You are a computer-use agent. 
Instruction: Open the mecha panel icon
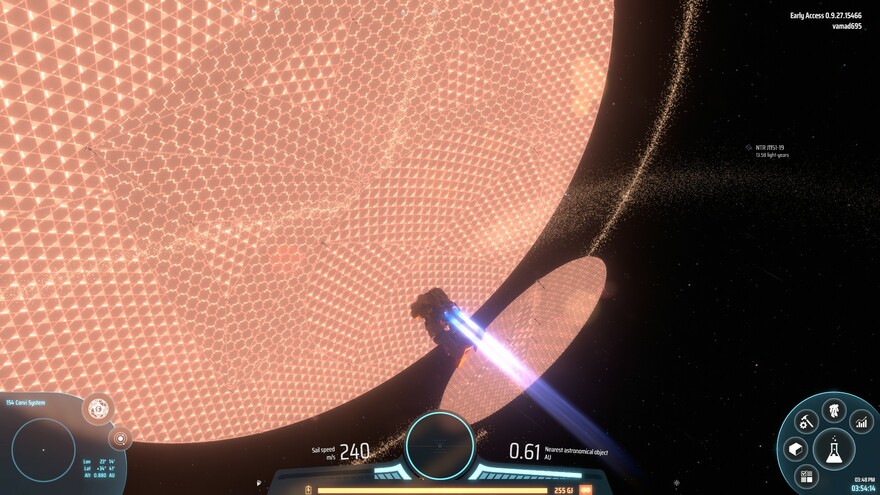point(833,409)
